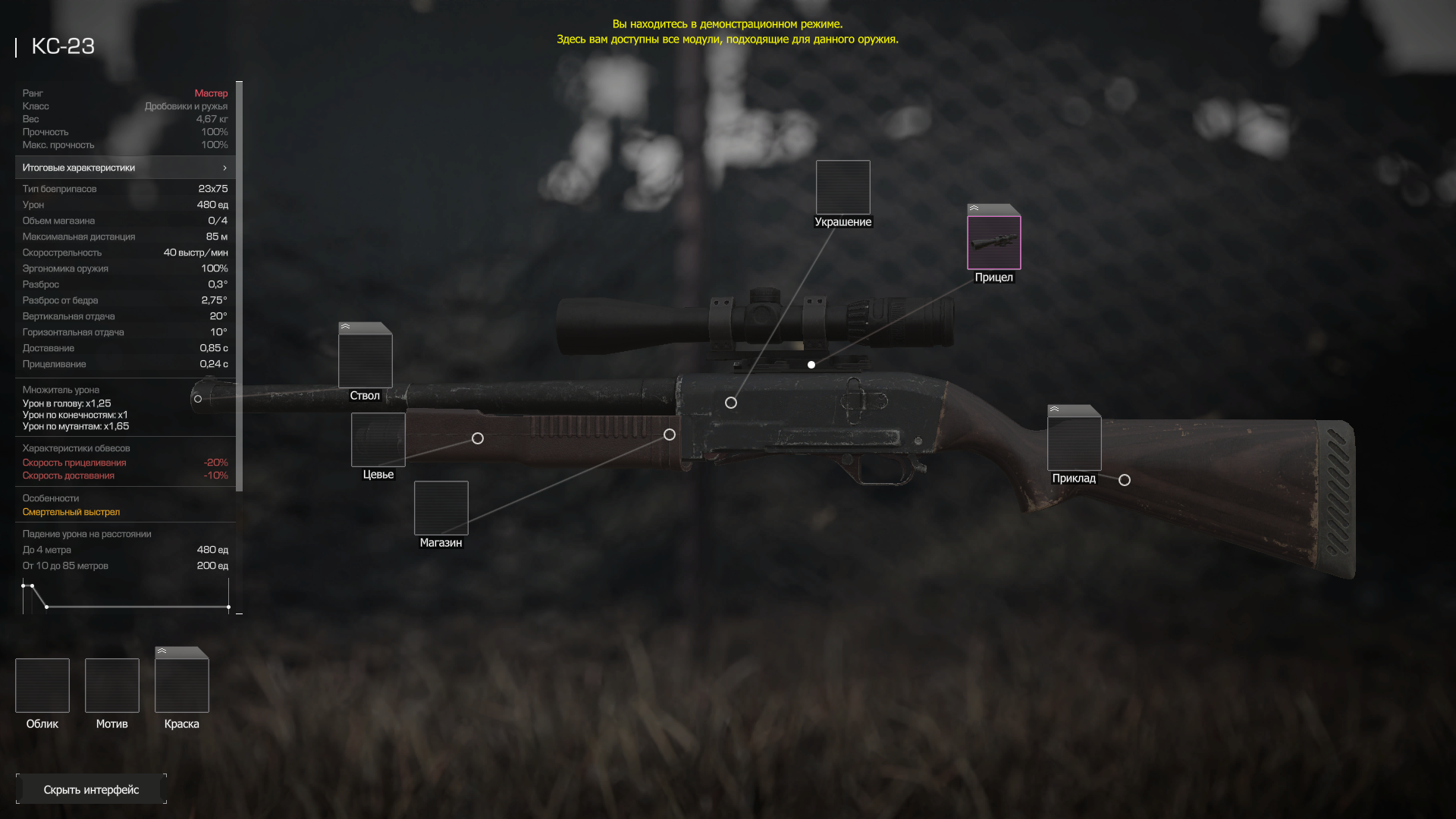Expand the Итоговые характеристики section
The width and height of the screenshot is (1456, 819).
125,168
